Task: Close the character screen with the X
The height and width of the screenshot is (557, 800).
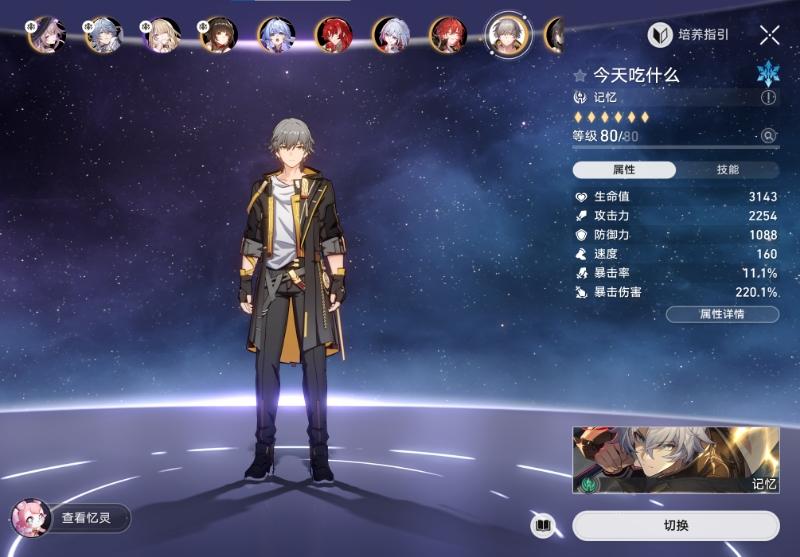Action: coord(769,36)
